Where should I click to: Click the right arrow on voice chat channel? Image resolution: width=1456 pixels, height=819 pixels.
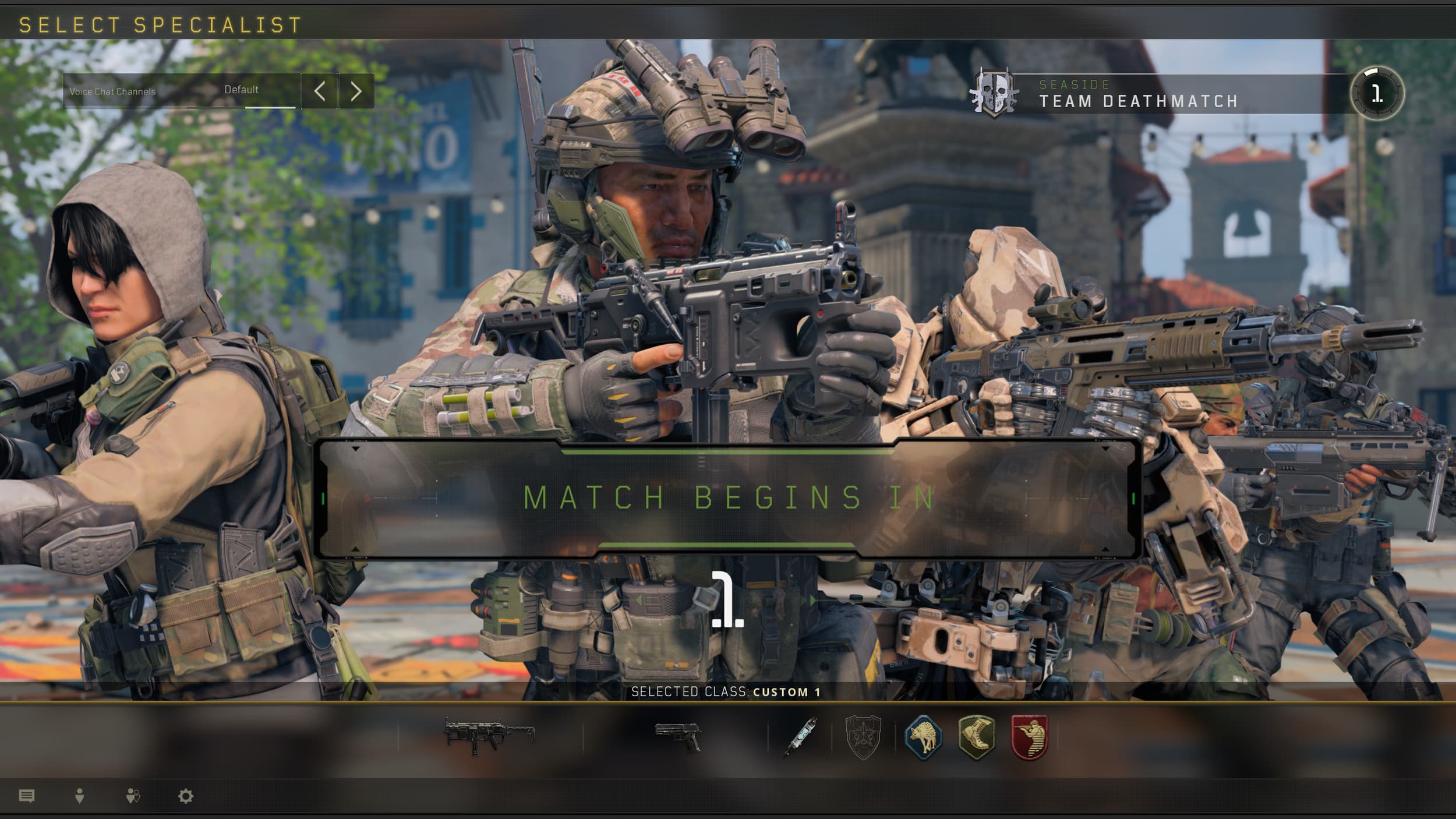(x=356, y=91)
